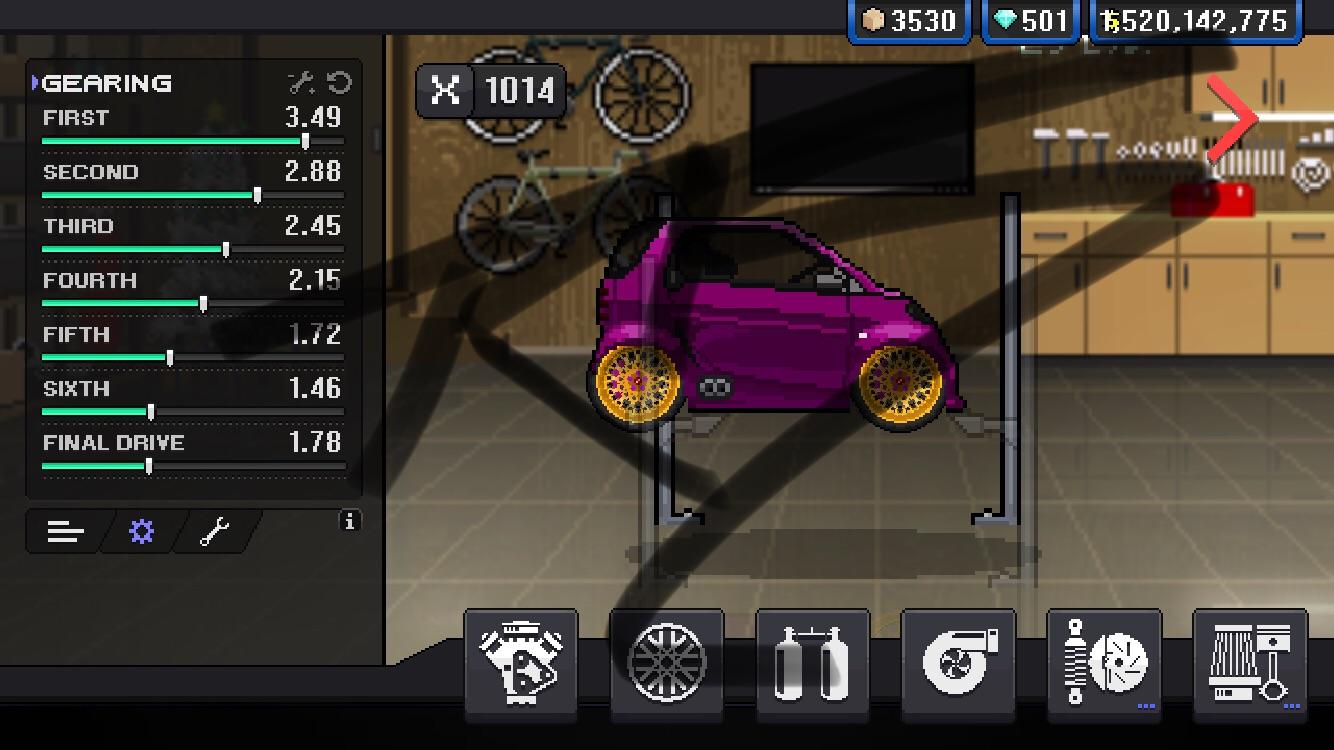
Task: Switch to the gear settings tab
Action: (140, 531)
